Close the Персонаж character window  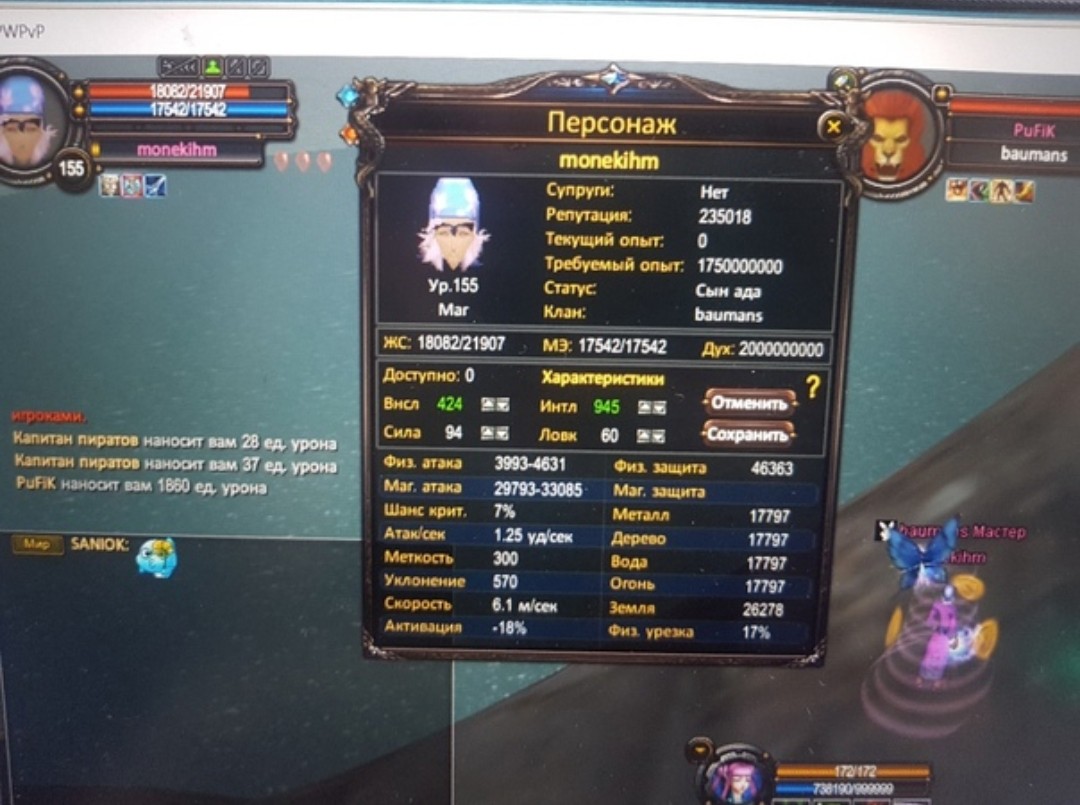(833, 127)
